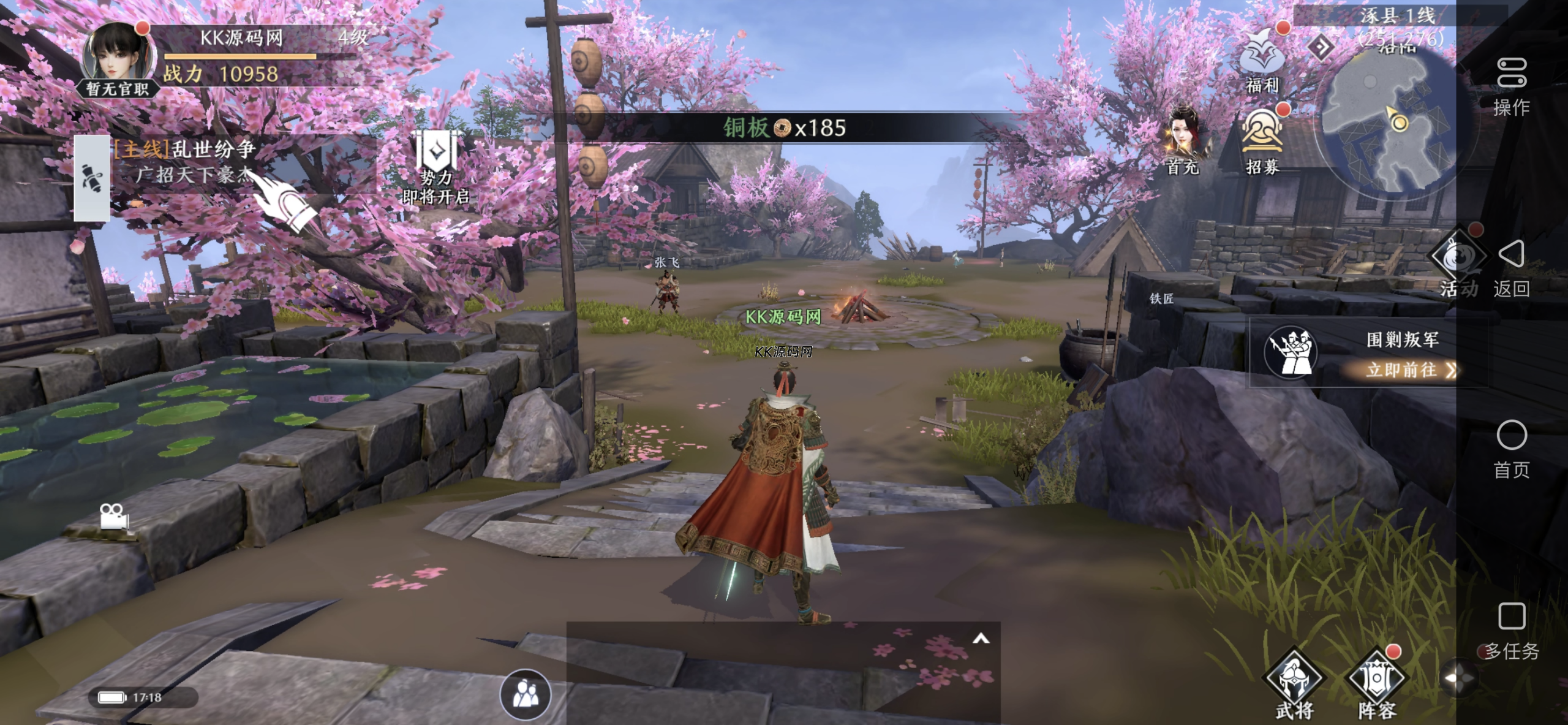Viewport: 1568px width, 725px height.
Task: Click the diamond arrow beside the minimap
Action: [1321, 47]
